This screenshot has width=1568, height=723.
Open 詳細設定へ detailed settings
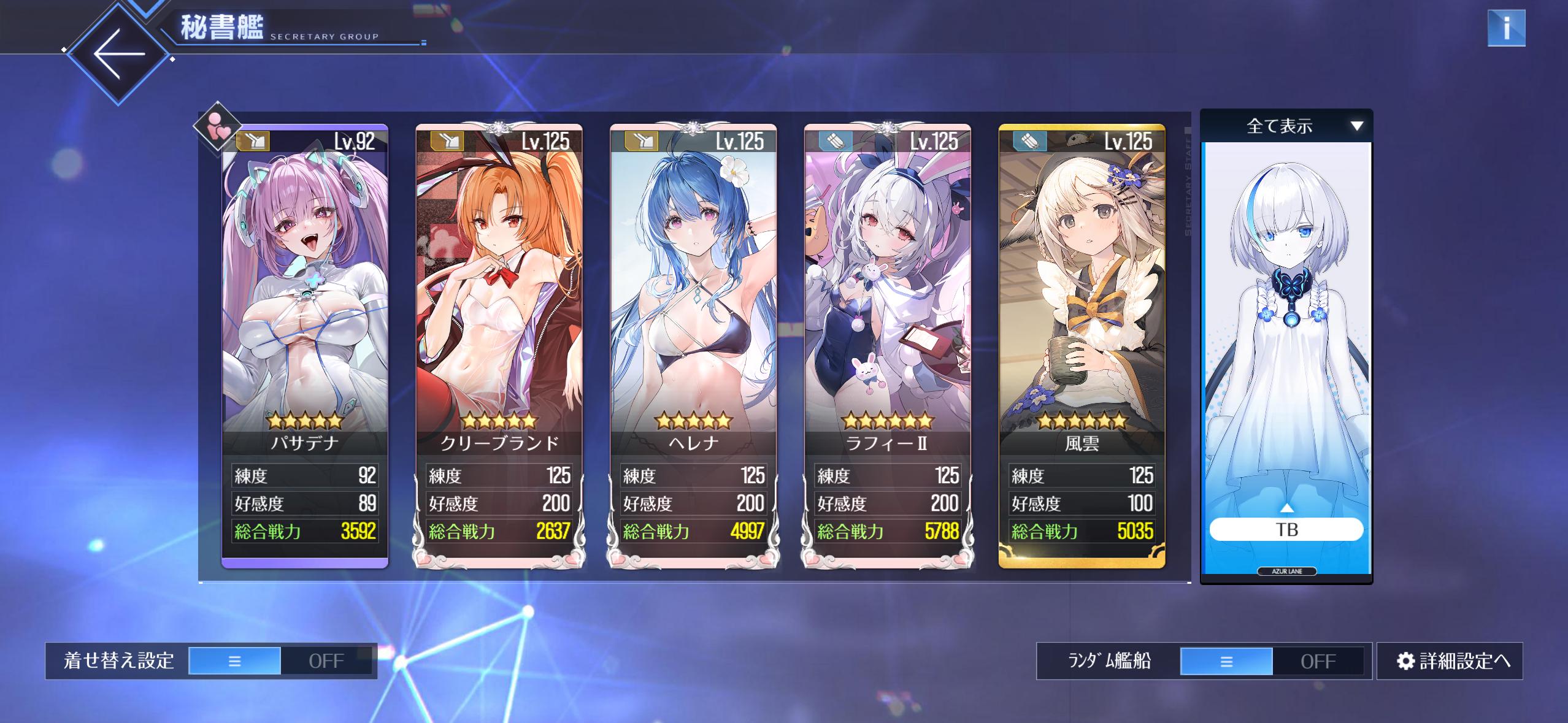(1450, 661)
